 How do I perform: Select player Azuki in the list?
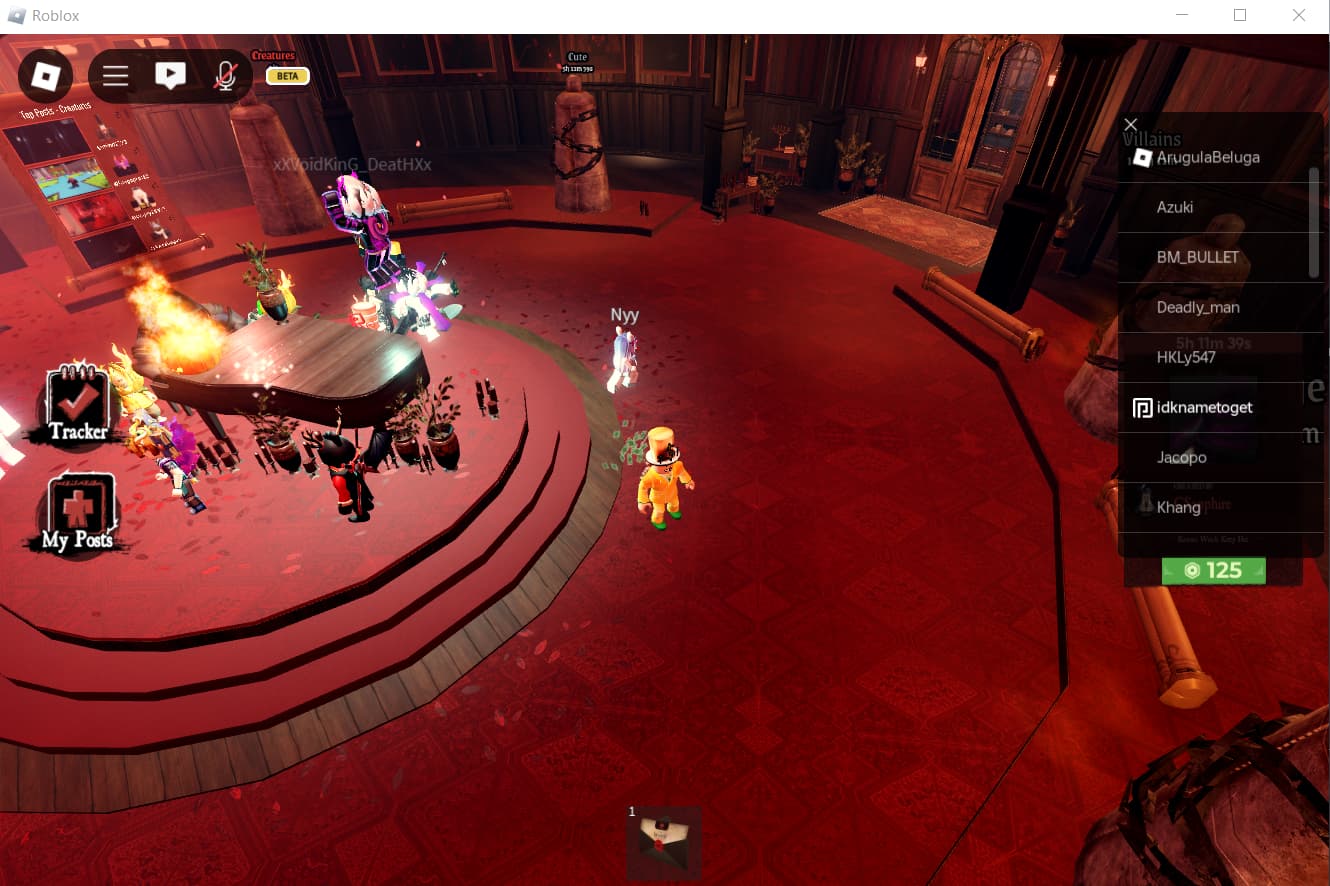[1175, 208]
